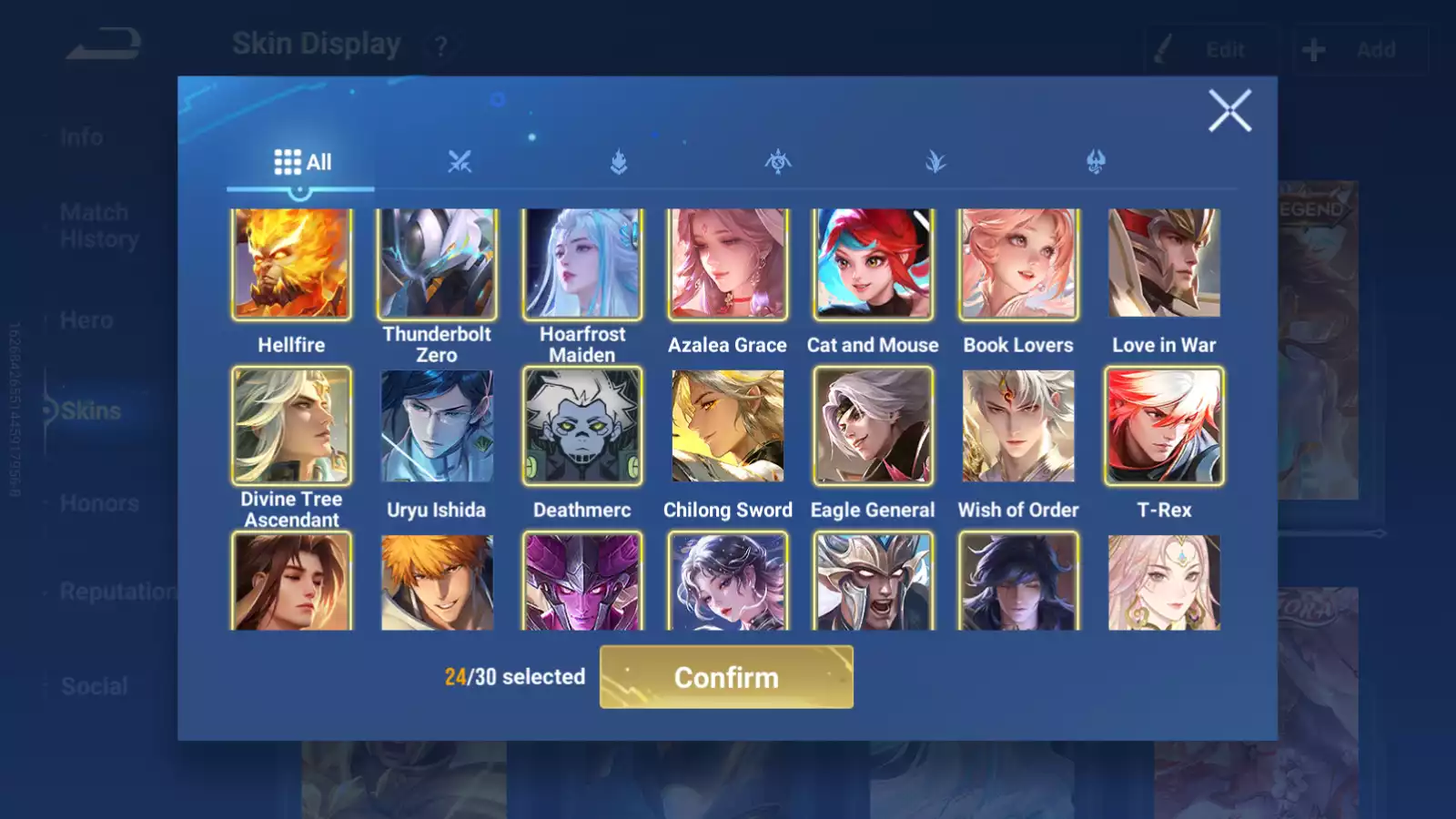Click the Add plus icon
This screenshot has height=819, width=1456.
tap(1313, 49)
